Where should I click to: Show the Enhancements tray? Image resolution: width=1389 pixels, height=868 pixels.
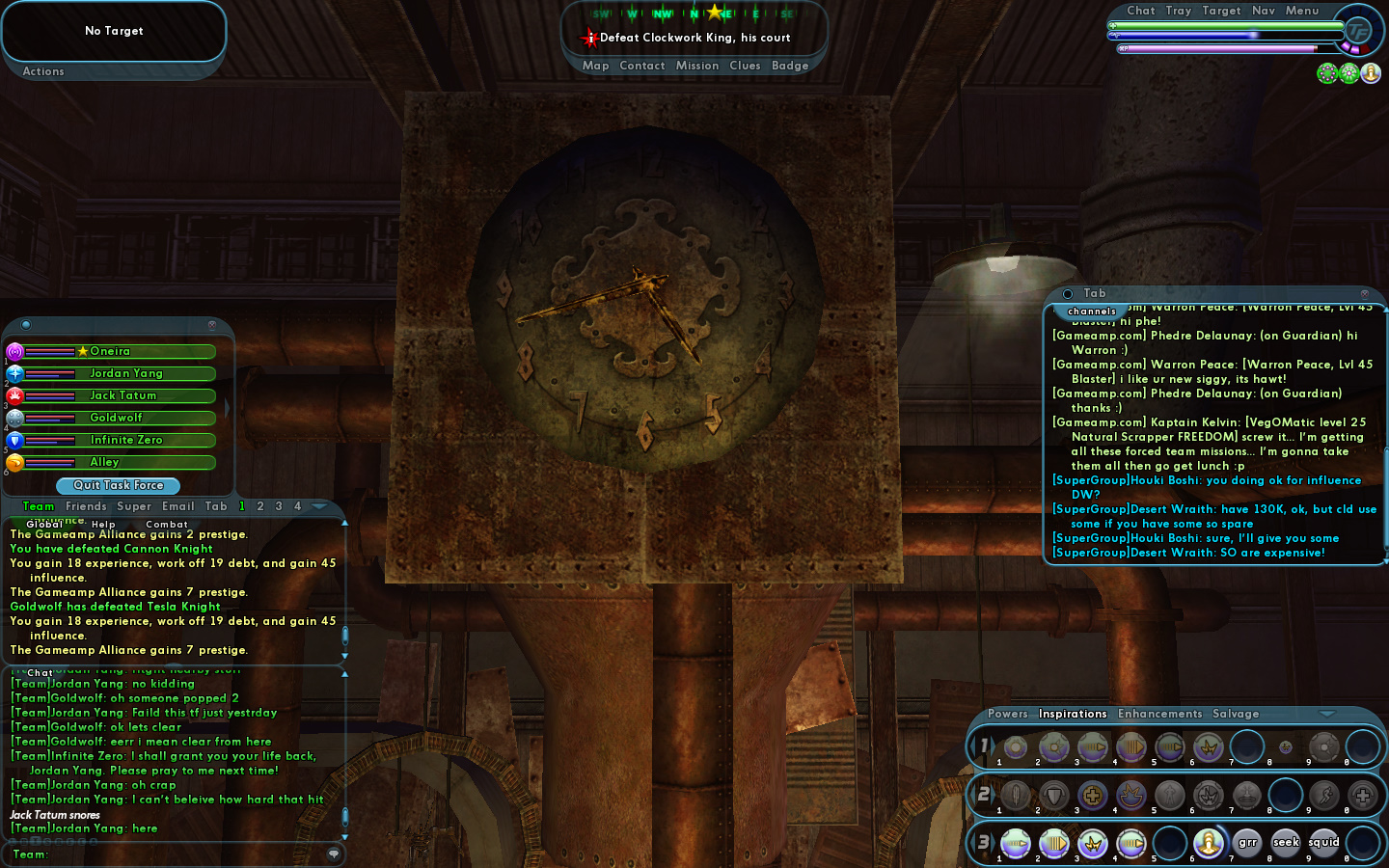(x=1159, y=714)
